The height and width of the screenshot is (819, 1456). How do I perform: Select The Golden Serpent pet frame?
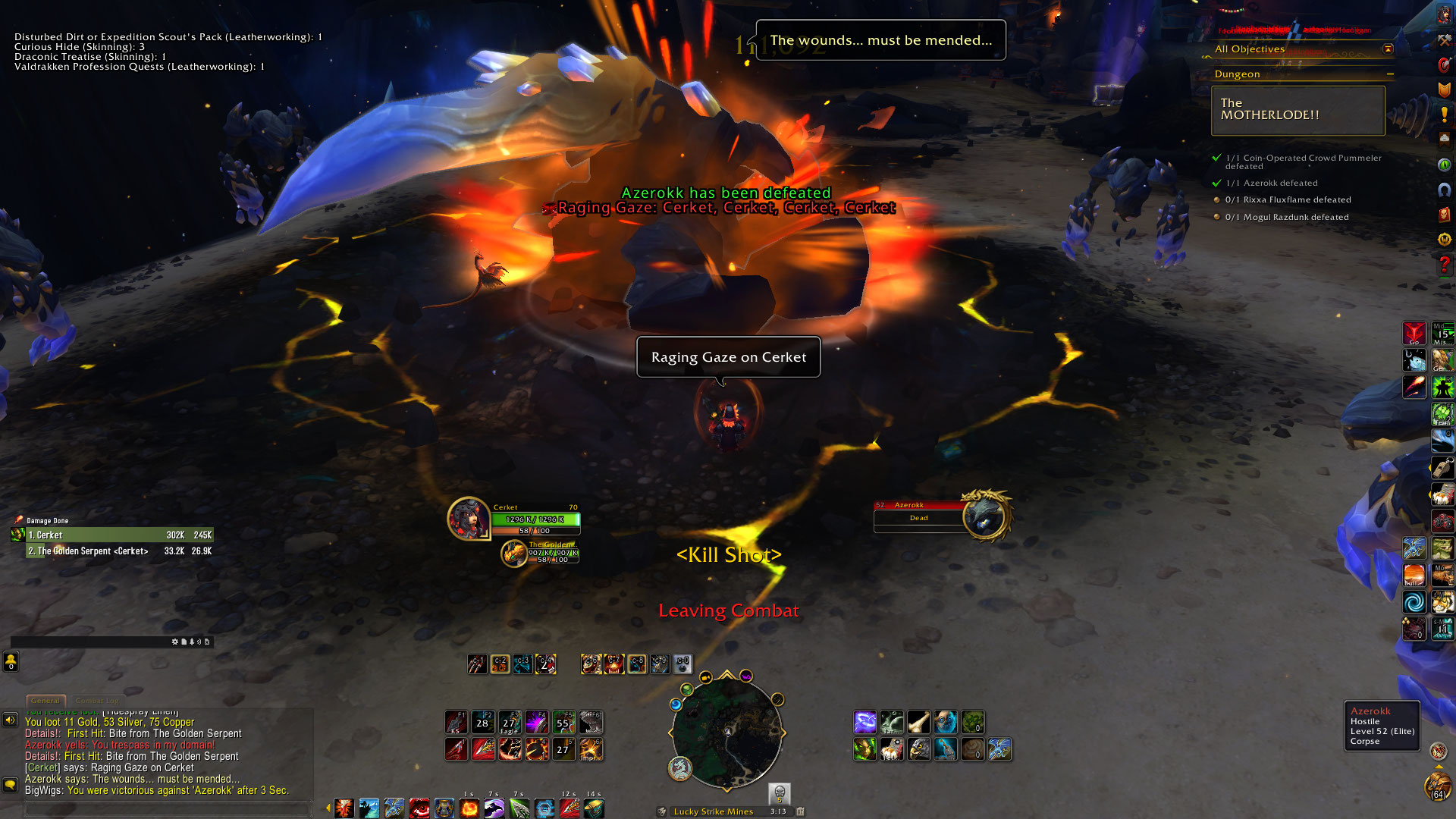514,553
